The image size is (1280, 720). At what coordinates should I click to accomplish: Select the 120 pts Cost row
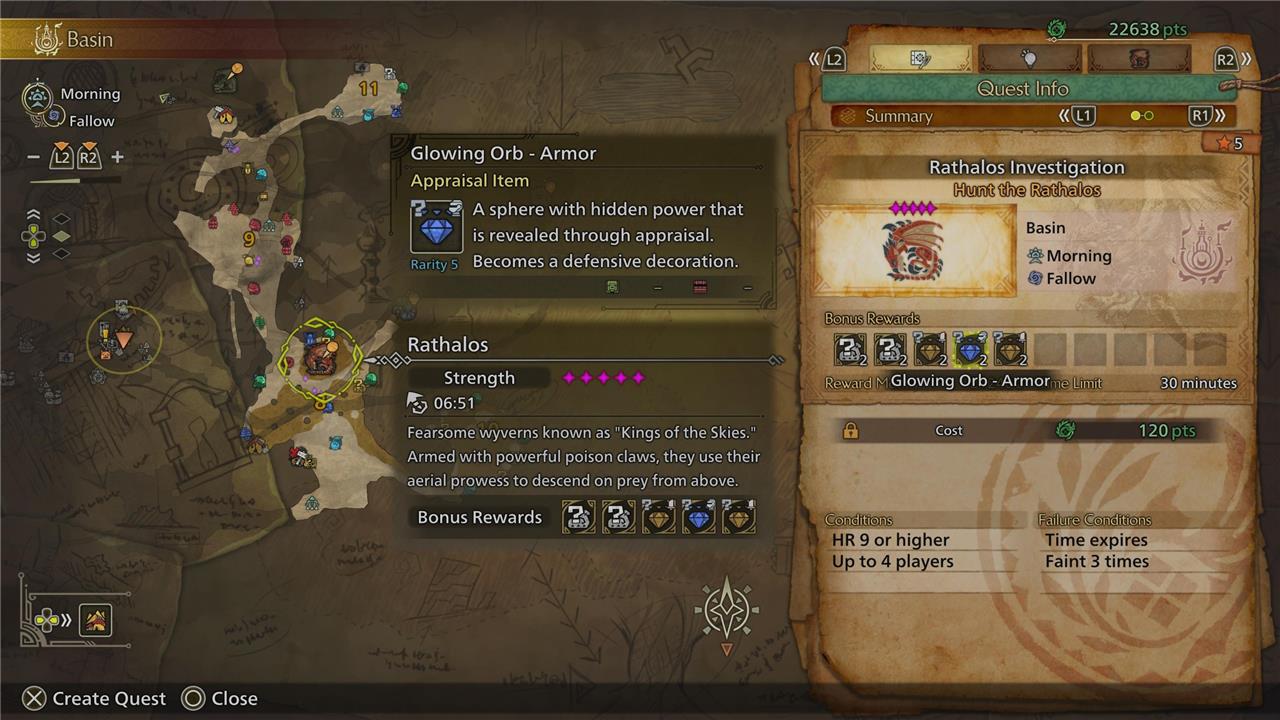pos(1025,431)
